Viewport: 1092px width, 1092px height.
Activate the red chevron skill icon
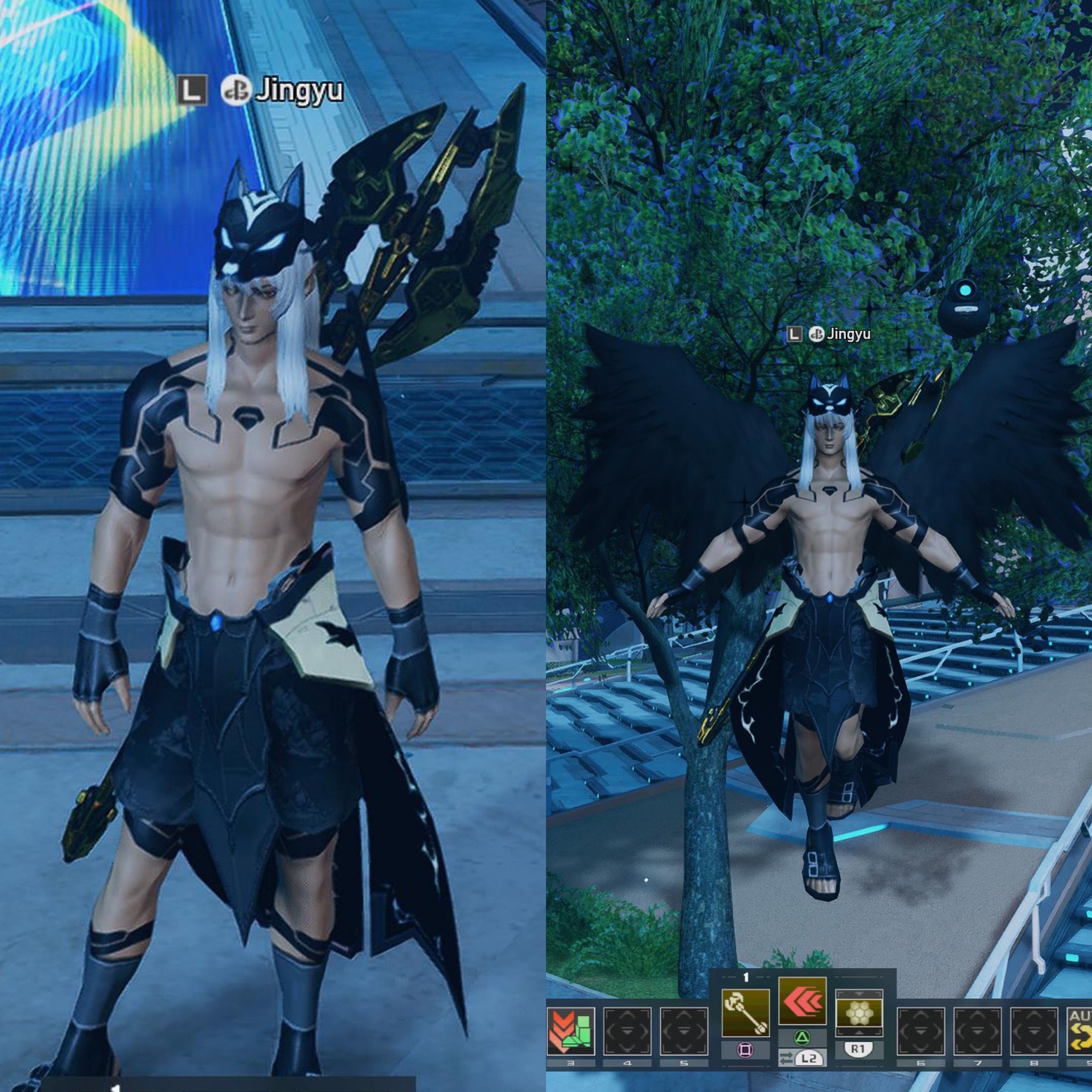click(x=802, y=1000)
